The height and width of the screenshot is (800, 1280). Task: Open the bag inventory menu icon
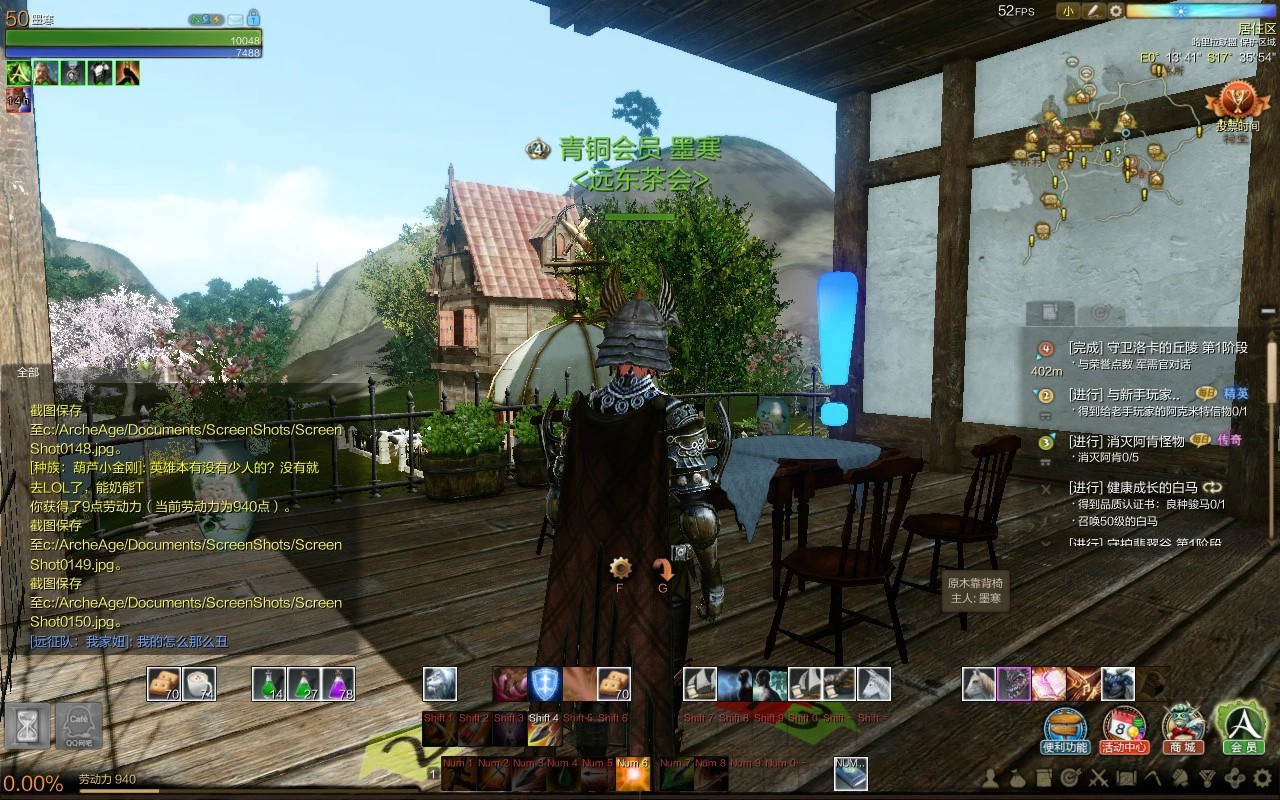tap(1016, 777)
